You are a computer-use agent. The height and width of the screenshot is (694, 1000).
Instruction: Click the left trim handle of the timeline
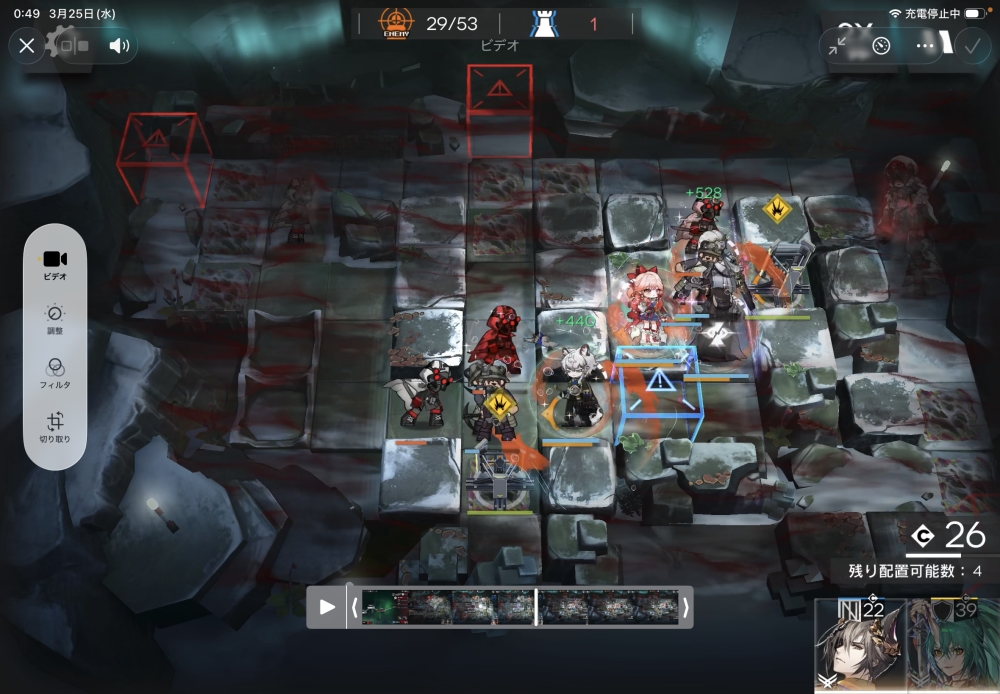point(354,607)
